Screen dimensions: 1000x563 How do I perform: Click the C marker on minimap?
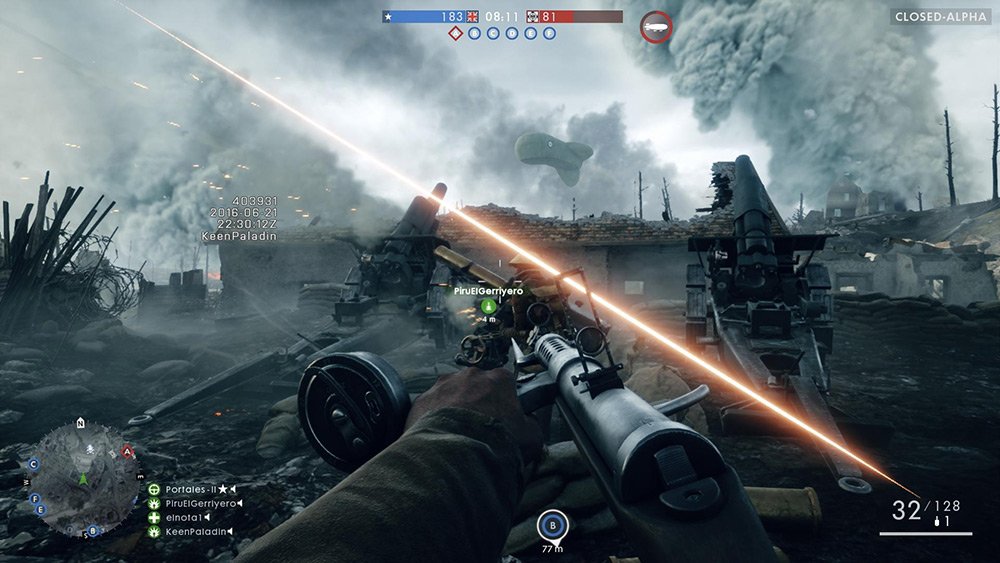click(33, 464)
